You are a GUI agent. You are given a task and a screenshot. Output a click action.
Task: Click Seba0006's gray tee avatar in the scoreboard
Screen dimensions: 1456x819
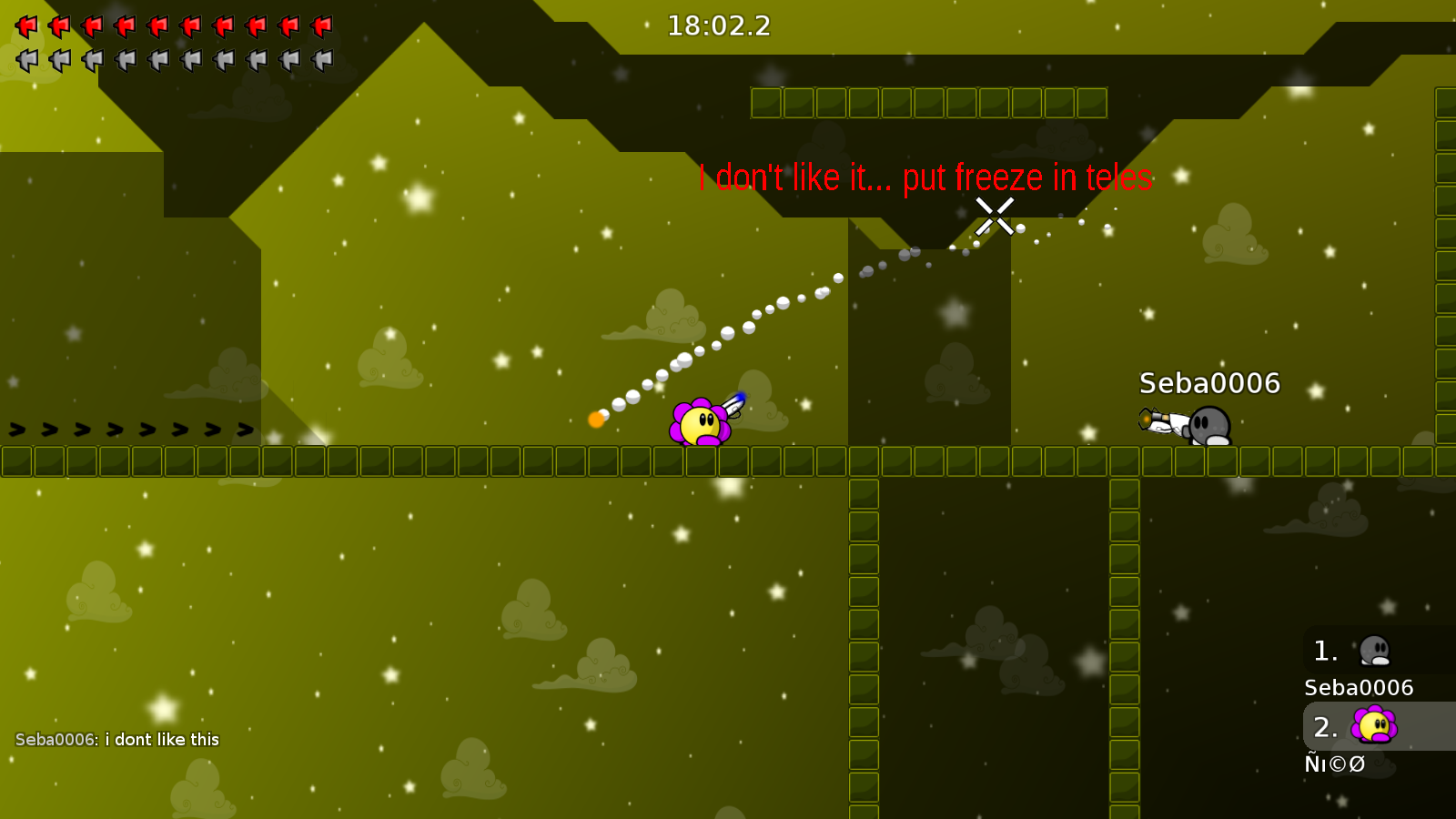coord(1374,650)
